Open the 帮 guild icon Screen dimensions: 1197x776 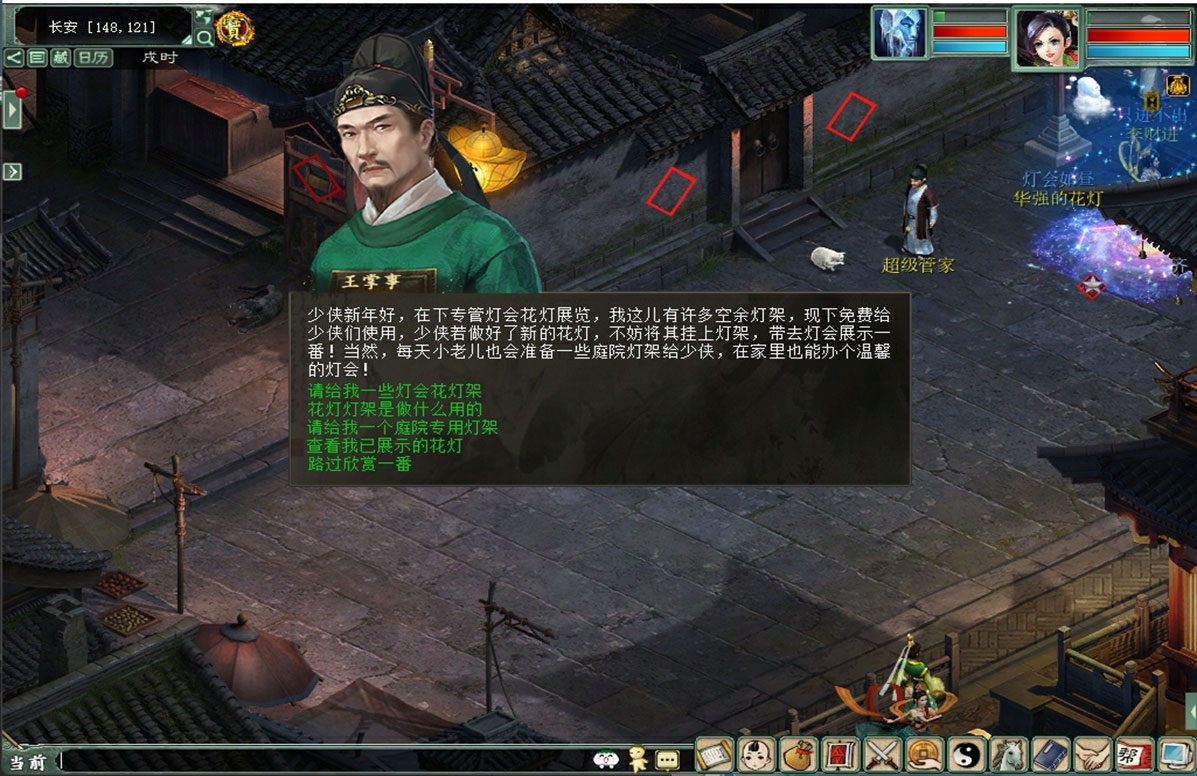[1133, 754]
